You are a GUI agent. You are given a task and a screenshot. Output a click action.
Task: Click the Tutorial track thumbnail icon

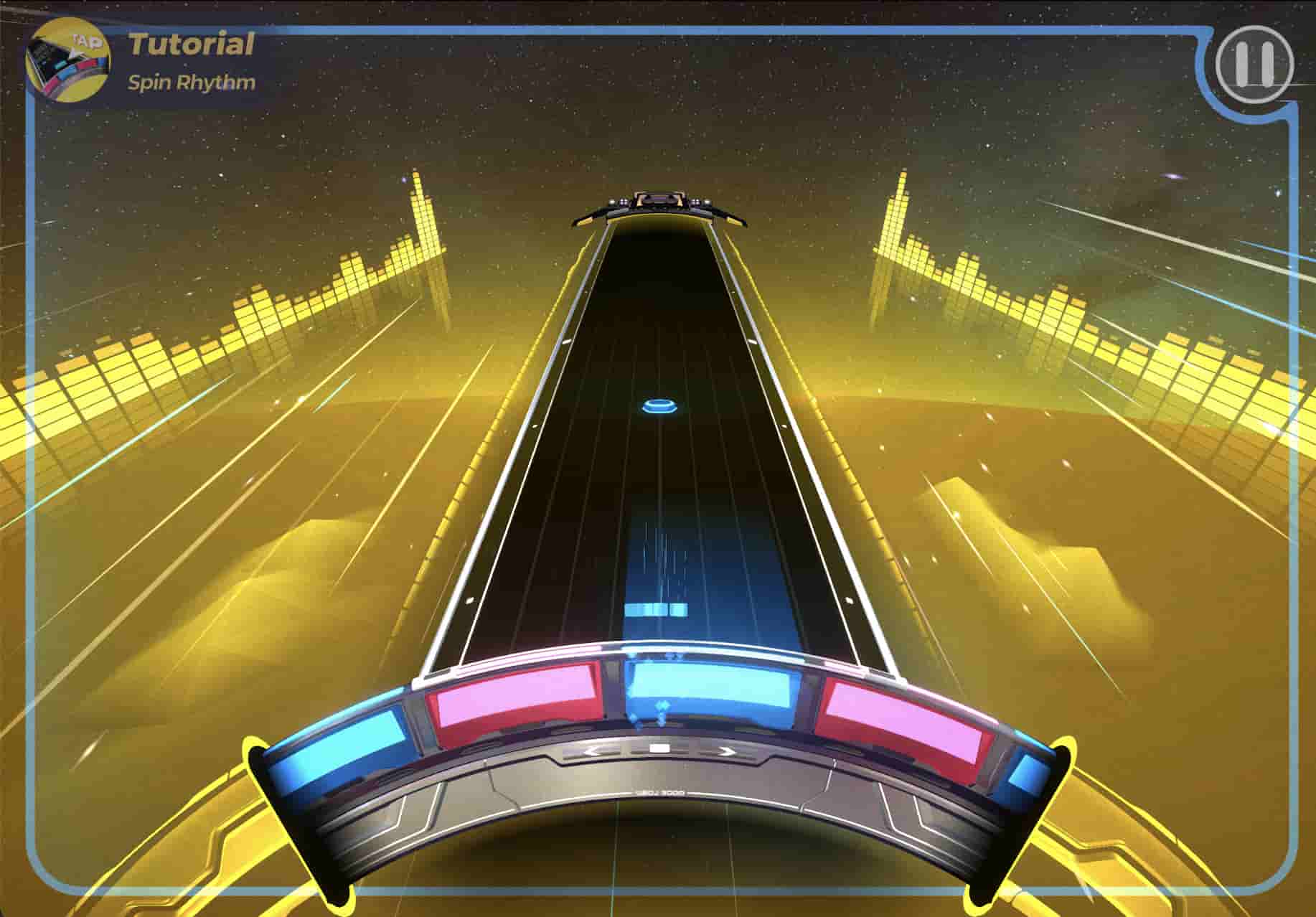(68, 63)
